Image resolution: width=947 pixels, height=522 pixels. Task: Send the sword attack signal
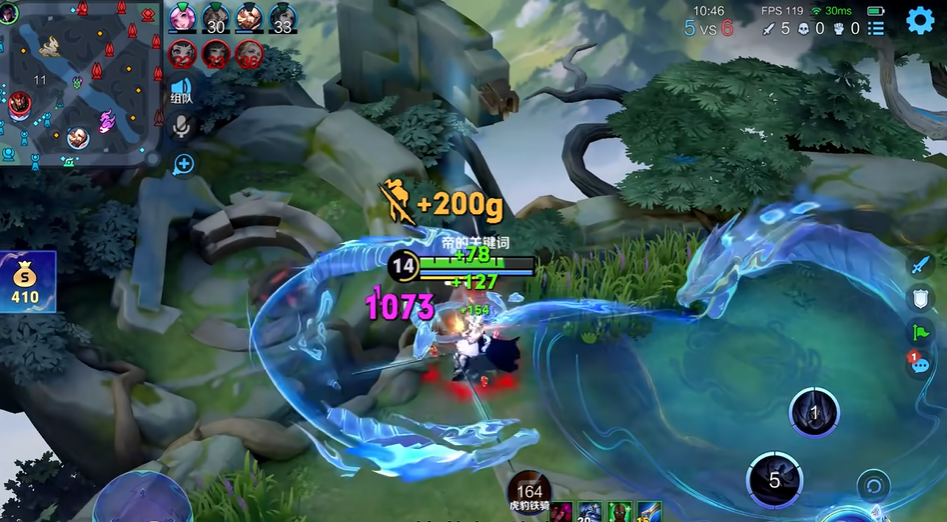pyautogui.click(x=920, y=265)
